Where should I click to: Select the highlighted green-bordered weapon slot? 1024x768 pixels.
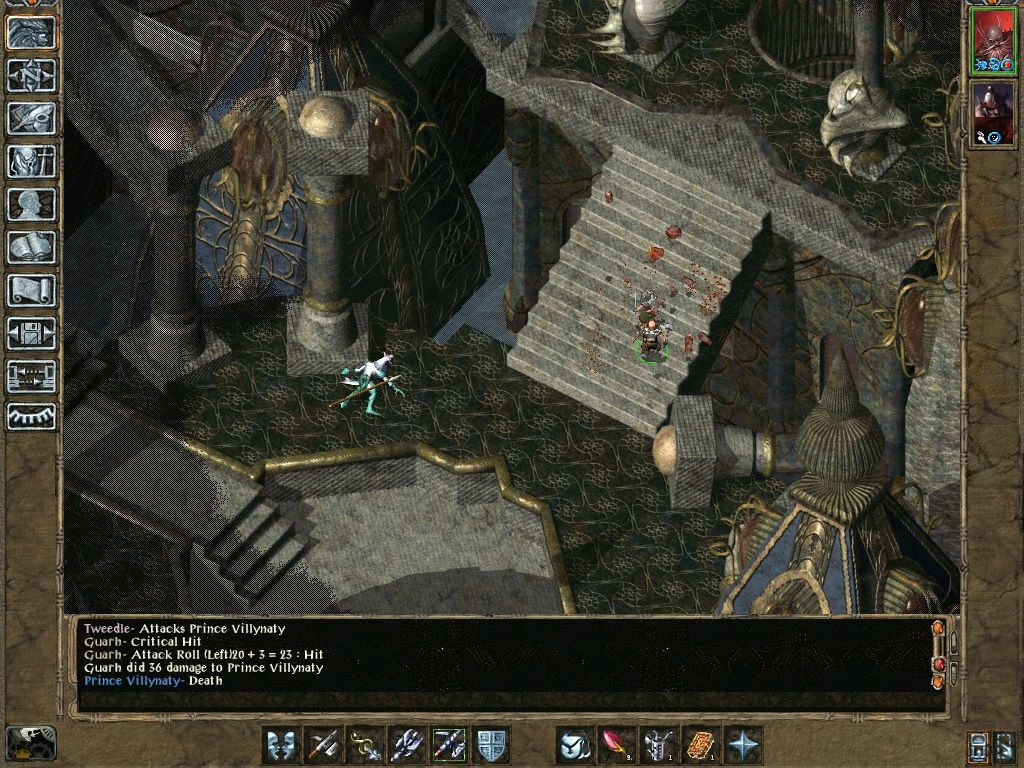click(449, 745)
